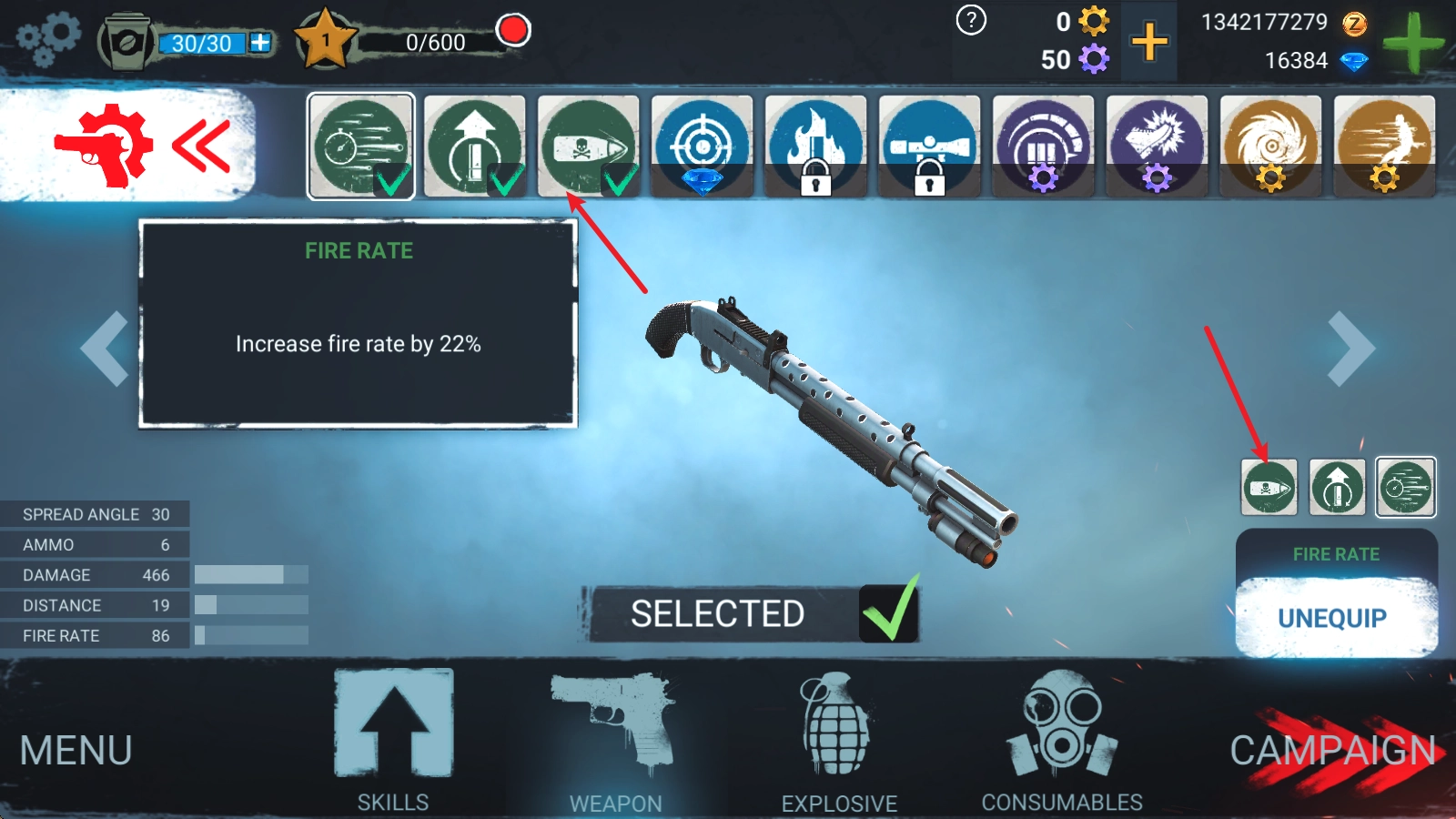This screenshot has width=1456, height=819.
Task: Choose the orange running man upgrade
Action: [1384, 146]
